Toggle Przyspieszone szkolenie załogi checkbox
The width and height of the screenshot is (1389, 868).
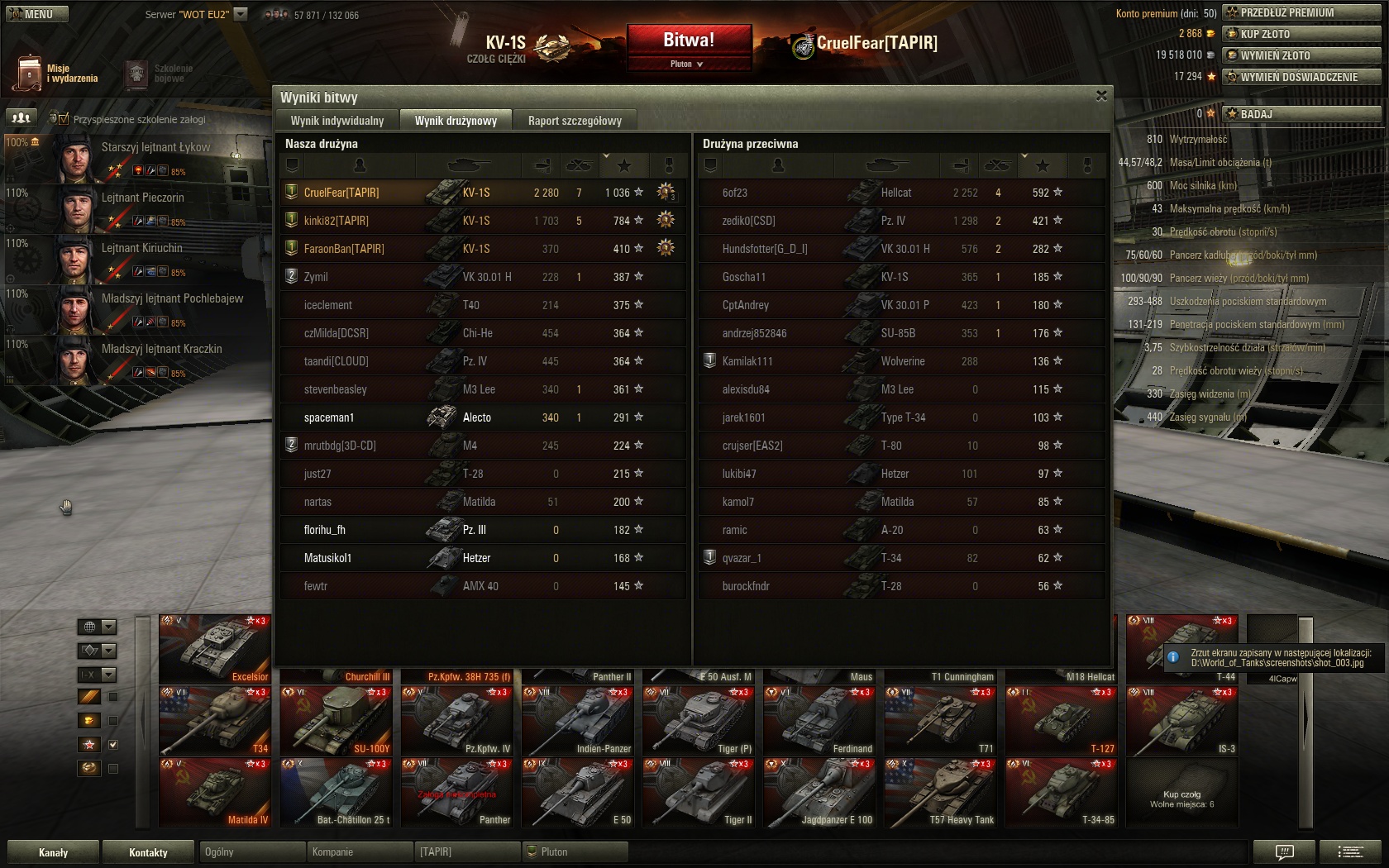[64, 119]
